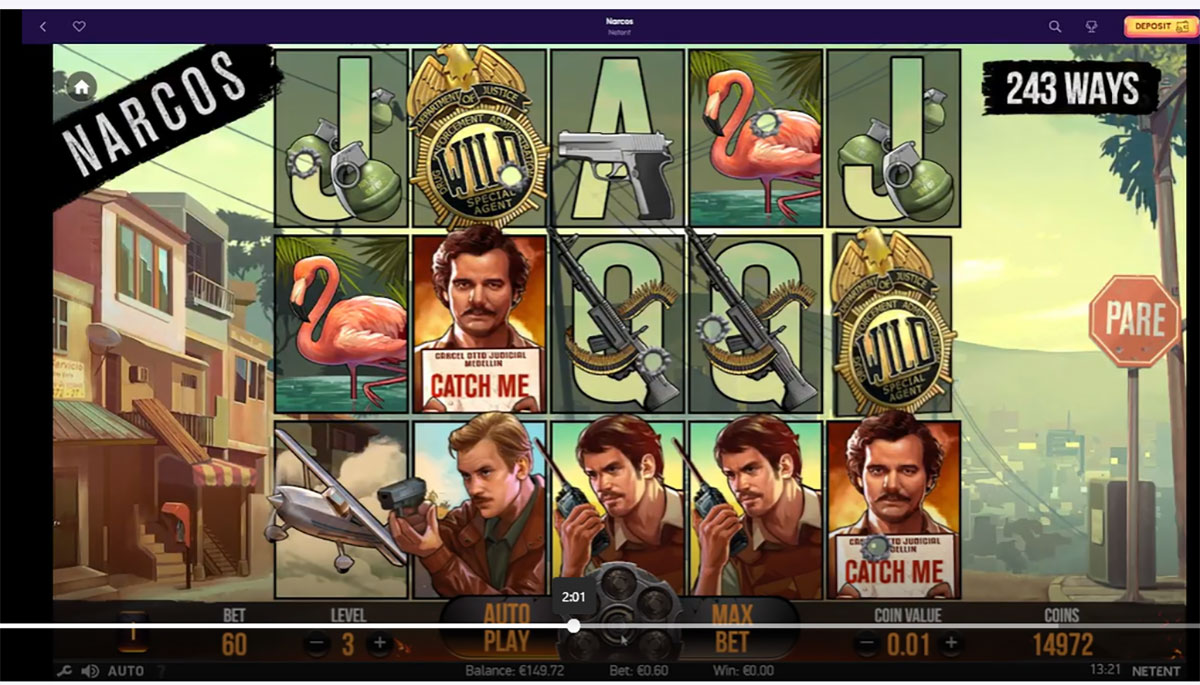This screenshot has height=685, width=1200.
Task: Click the small AUTO label in the bottom bar
Action: 125,671
